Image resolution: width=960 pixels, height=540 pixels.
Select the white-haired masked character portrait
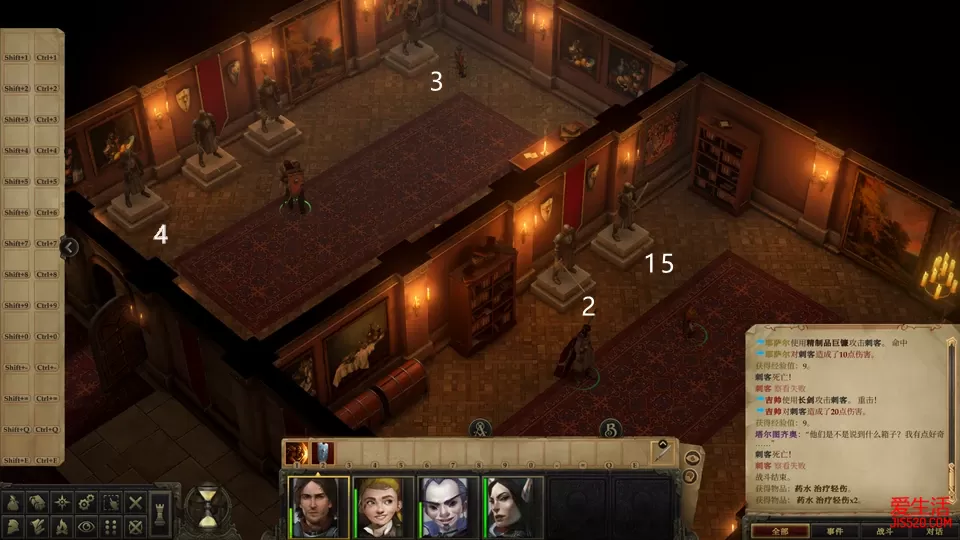(447, 507)
